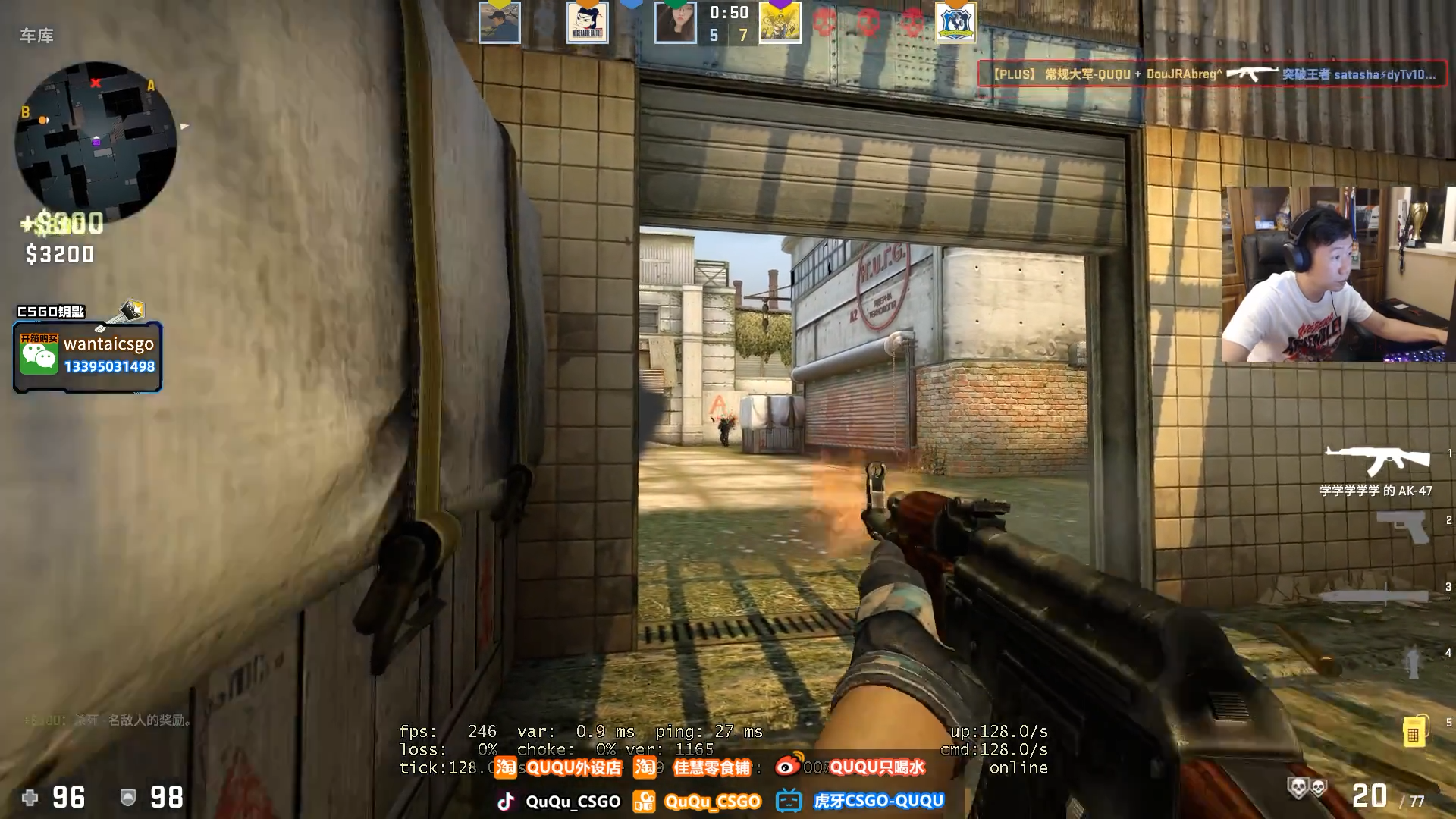Click the blue TV icon beside 虎牙CSGO-QUQU
This screenshot has height=819, width=1456.
pyautogui.click(x=789, y=801)
